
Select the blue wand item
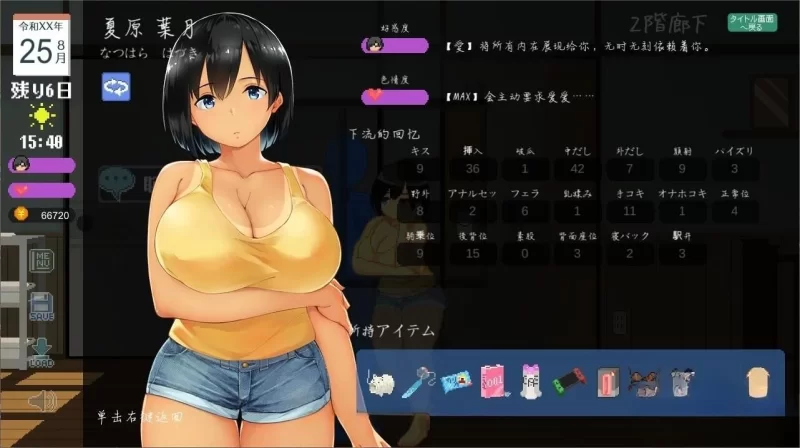pos(417,382)
